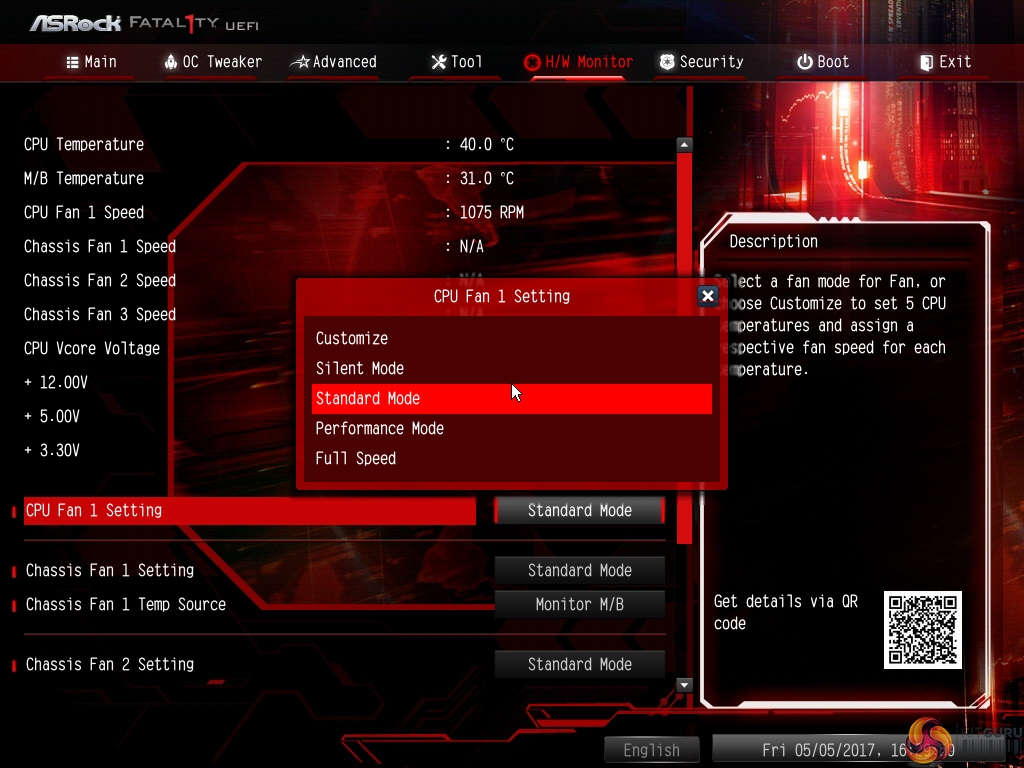Select the Tool tab
The width and height of the screenshot is (1024, 768).
[456, 62]
